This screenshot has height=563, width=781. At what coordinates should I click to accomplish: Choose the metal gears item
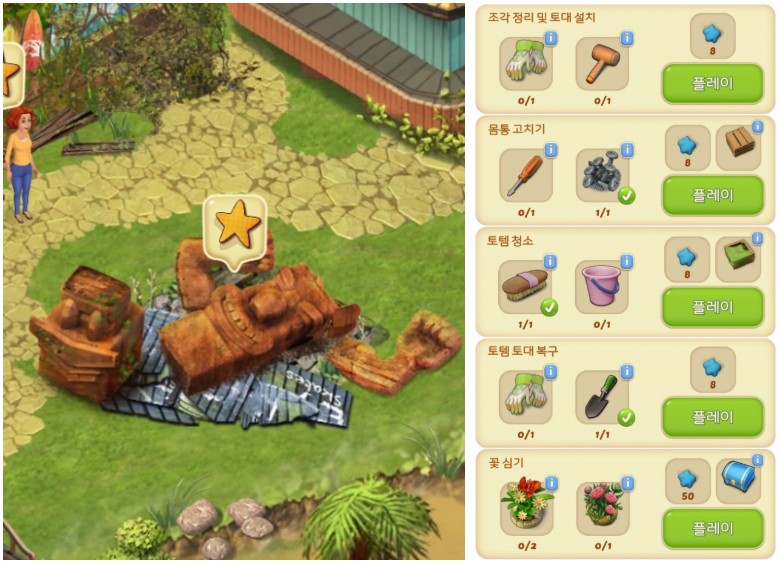(x=601, y=176)
